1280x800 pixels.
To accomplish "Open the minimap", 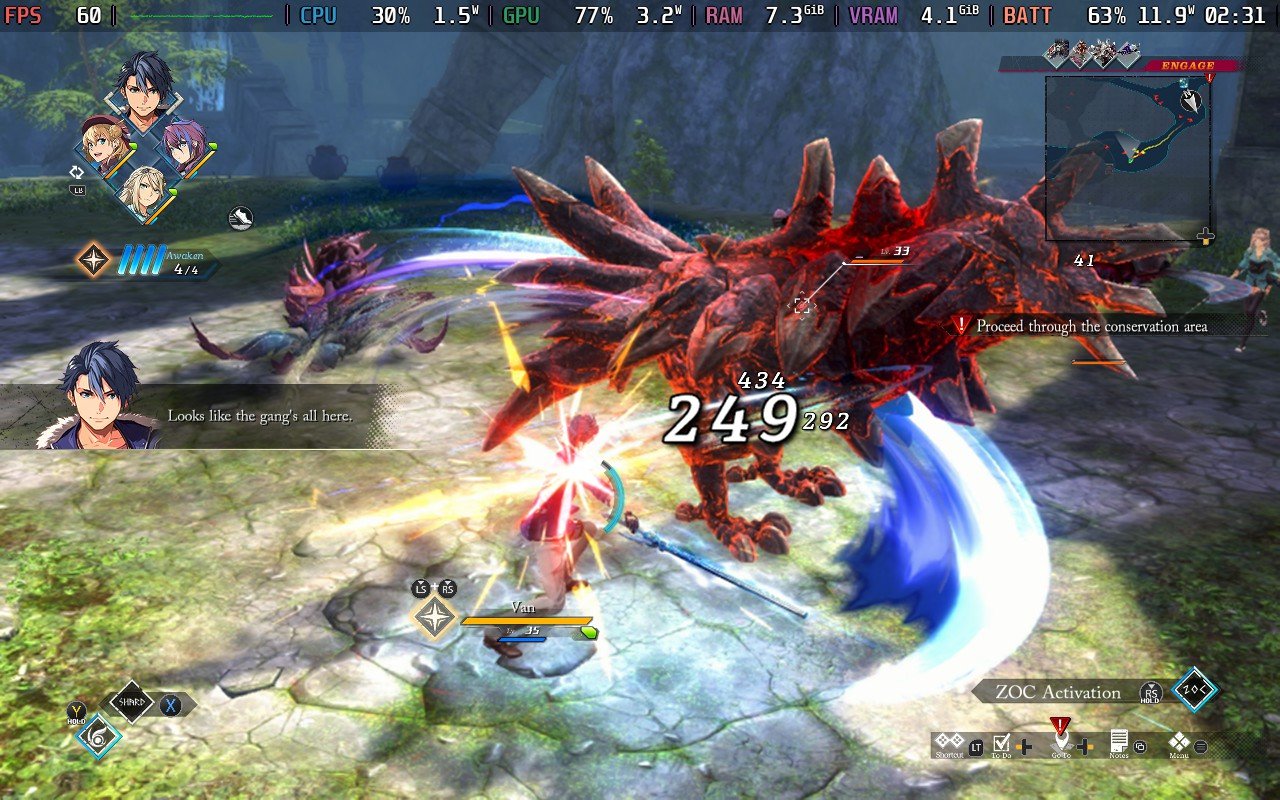I will coord(1128,159).
